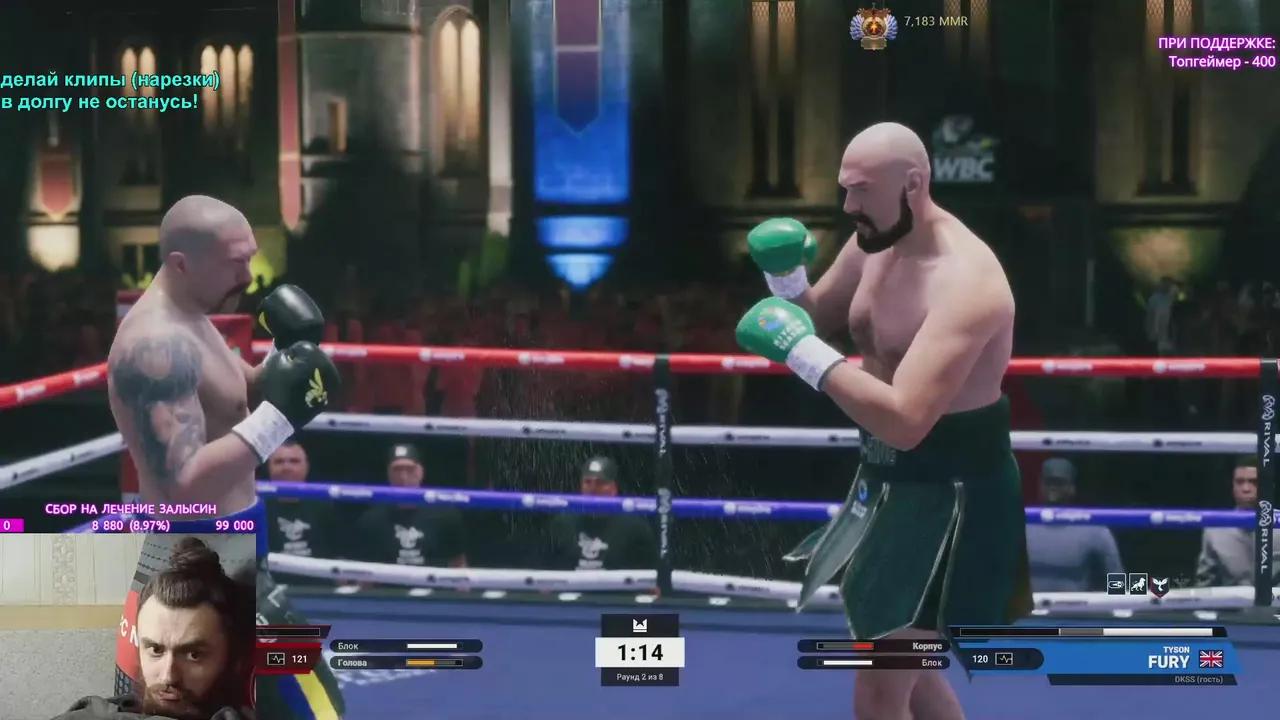Select the boxing glove perk icon near Fury's bars
The height and width of the screenshot is (720, 1280).
1116,585
